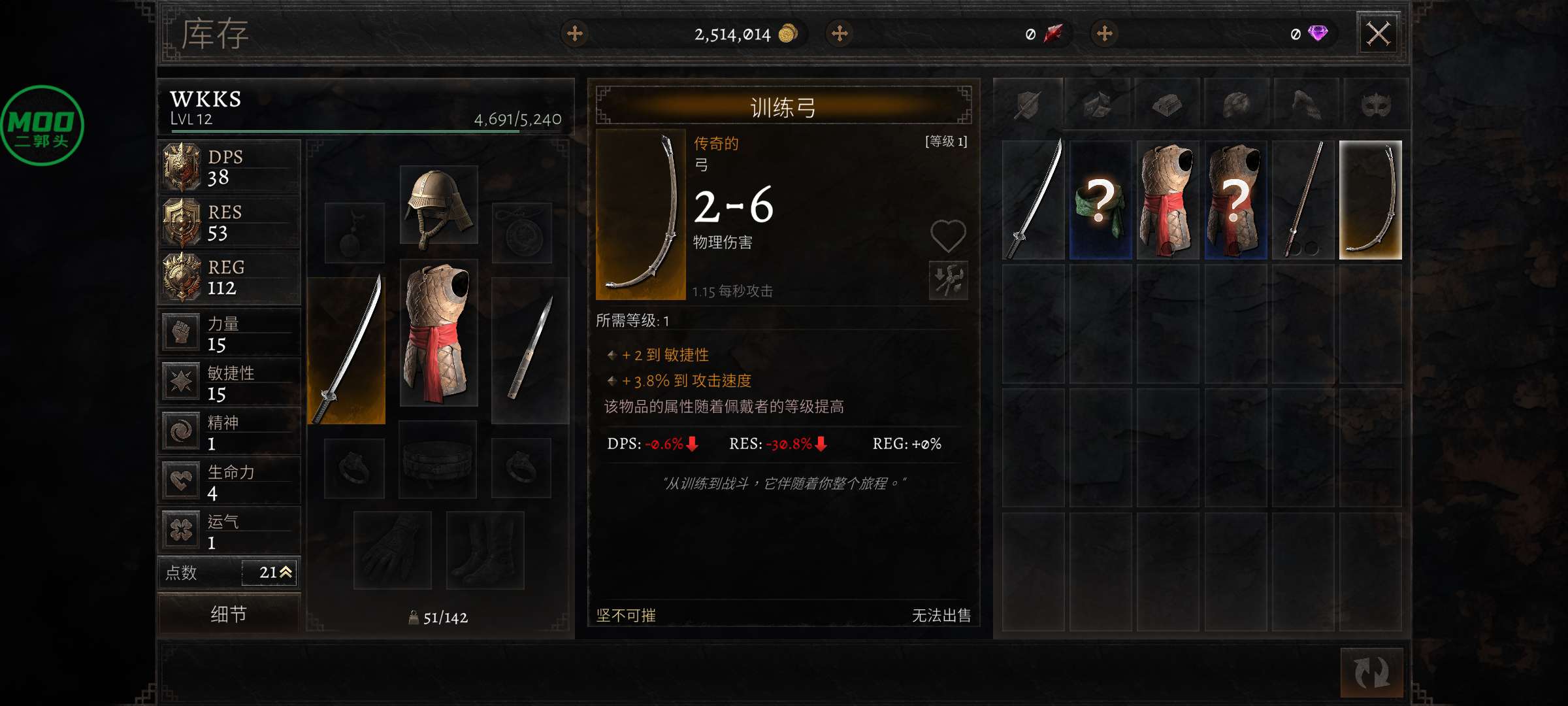
Task: Select the equipped chest armor slot
Action: click(x=438, y=332)
